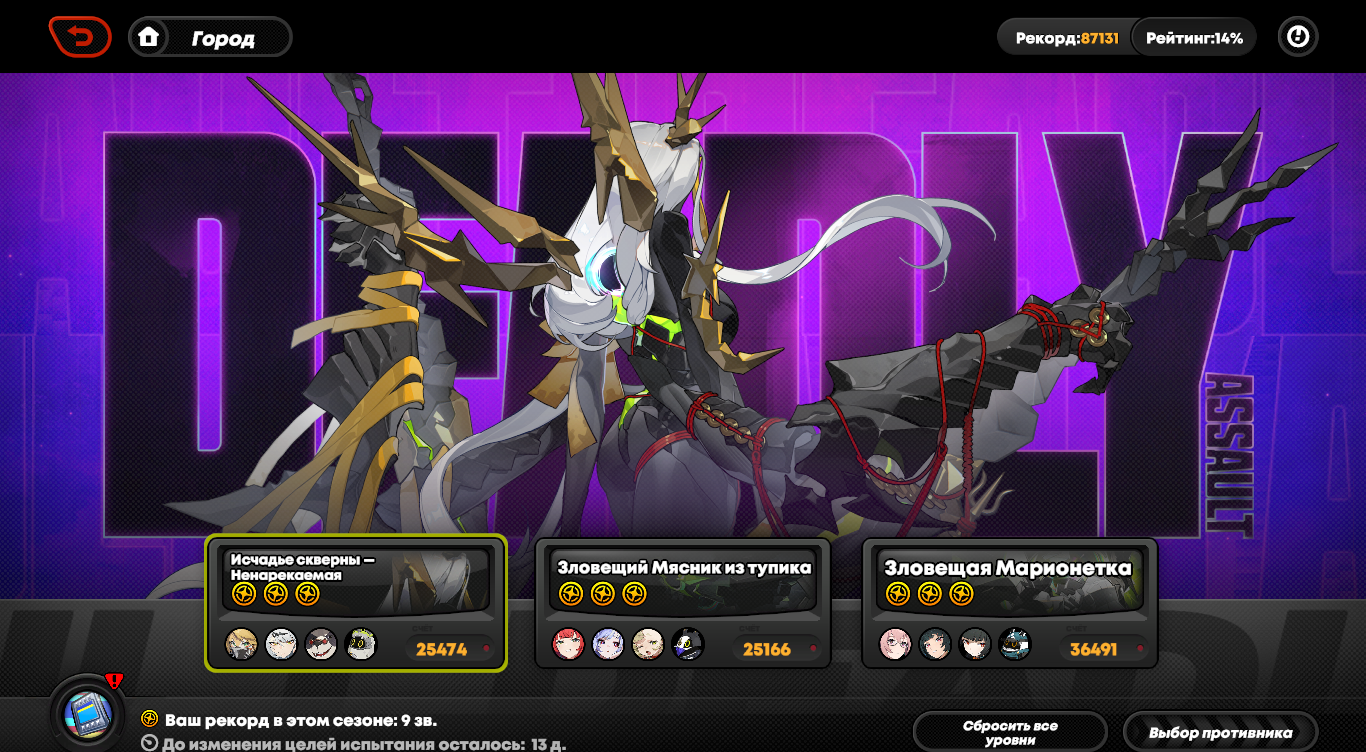Viewport: 1366px width, 752px height.
Task: Click the red back arrow button
Action: click(80, 37)
